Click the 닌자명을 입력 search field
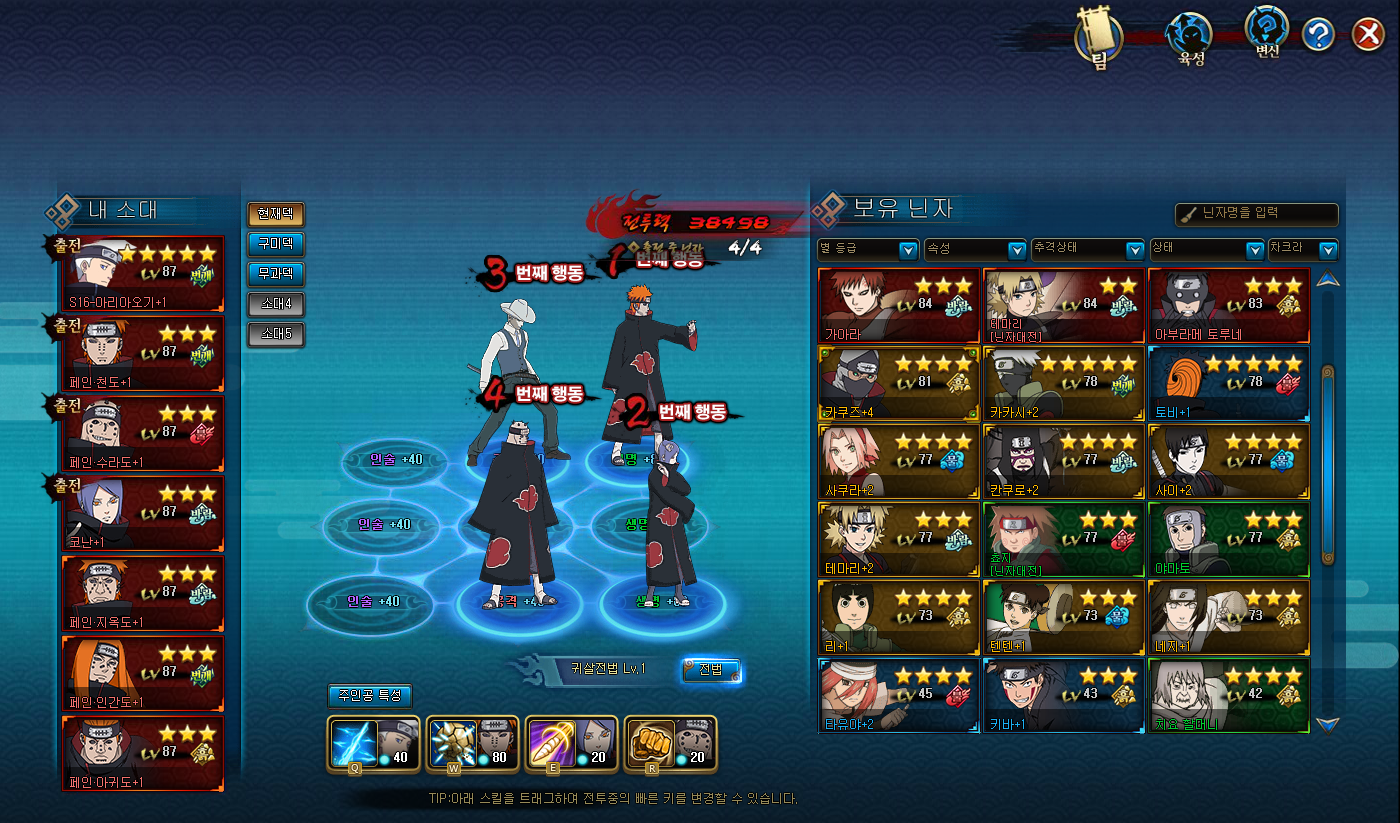The width and height of the screenshot is (1400, 823). pyautogui.click(x=1257, y=214)
